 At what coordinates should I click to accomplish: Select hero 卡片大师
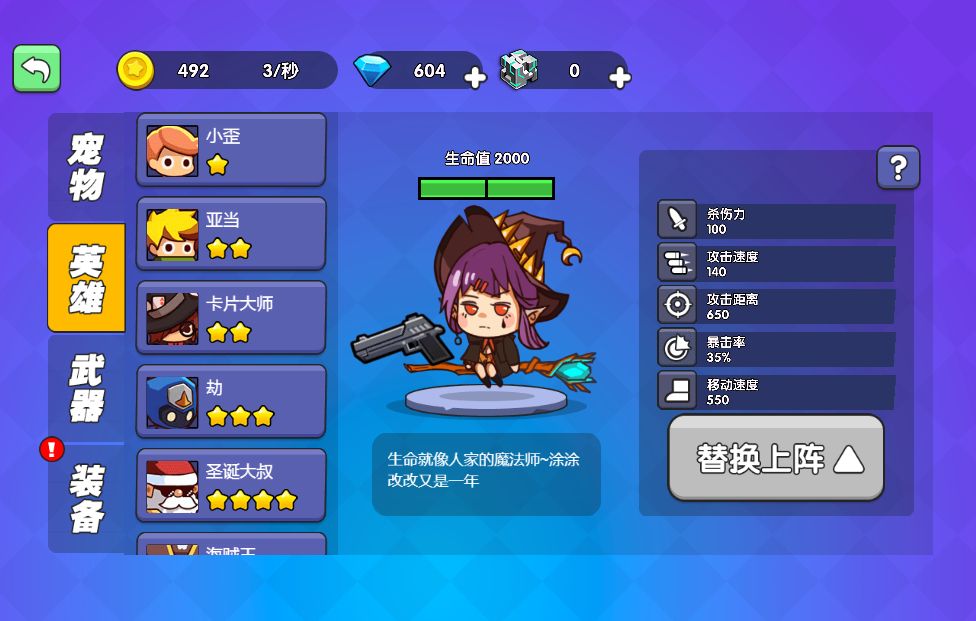[x=231, y=318]
